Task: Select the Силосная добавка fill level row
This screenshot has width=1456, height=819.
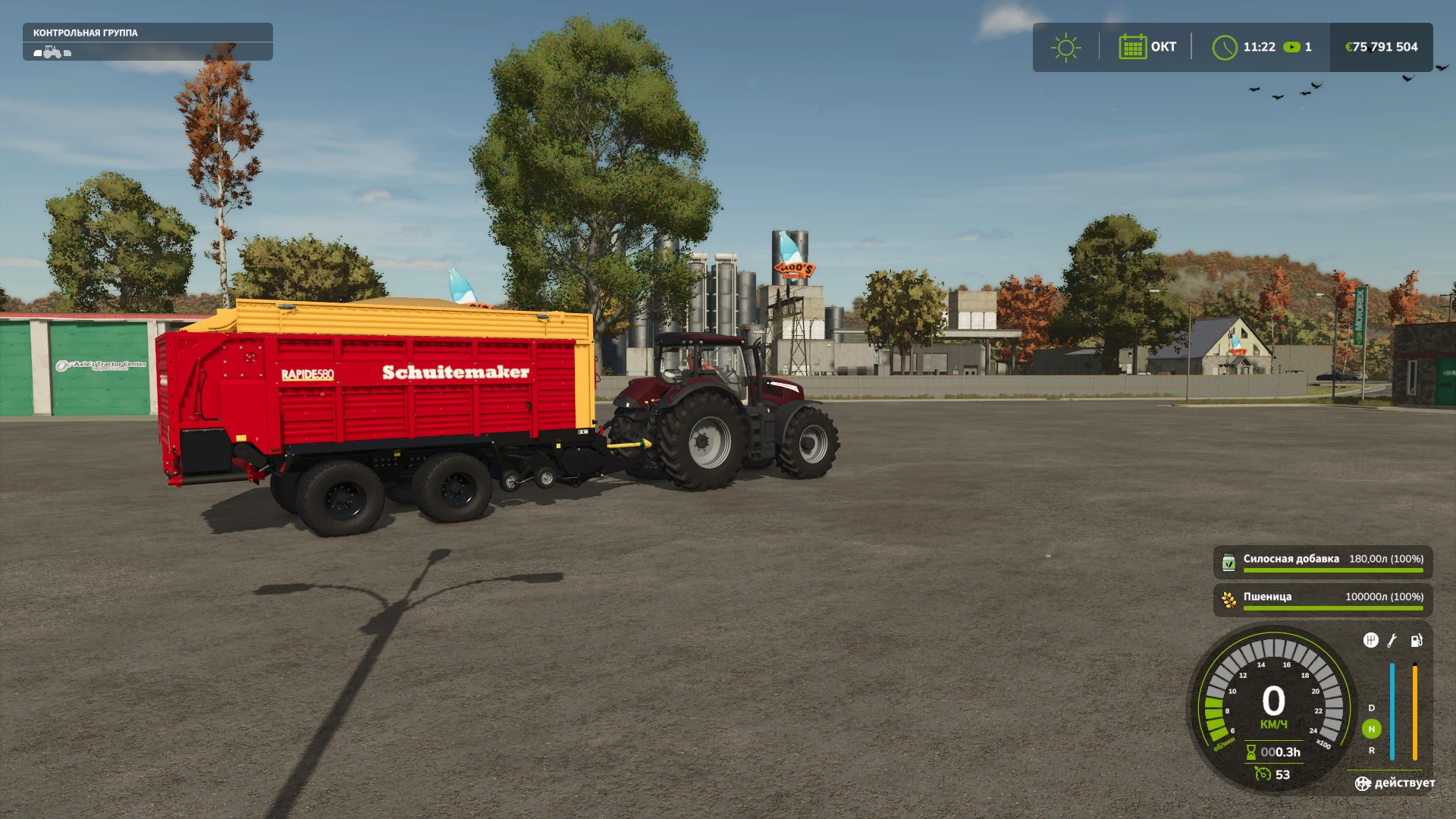Action: pyautogui.click(x=1323, y=562)
